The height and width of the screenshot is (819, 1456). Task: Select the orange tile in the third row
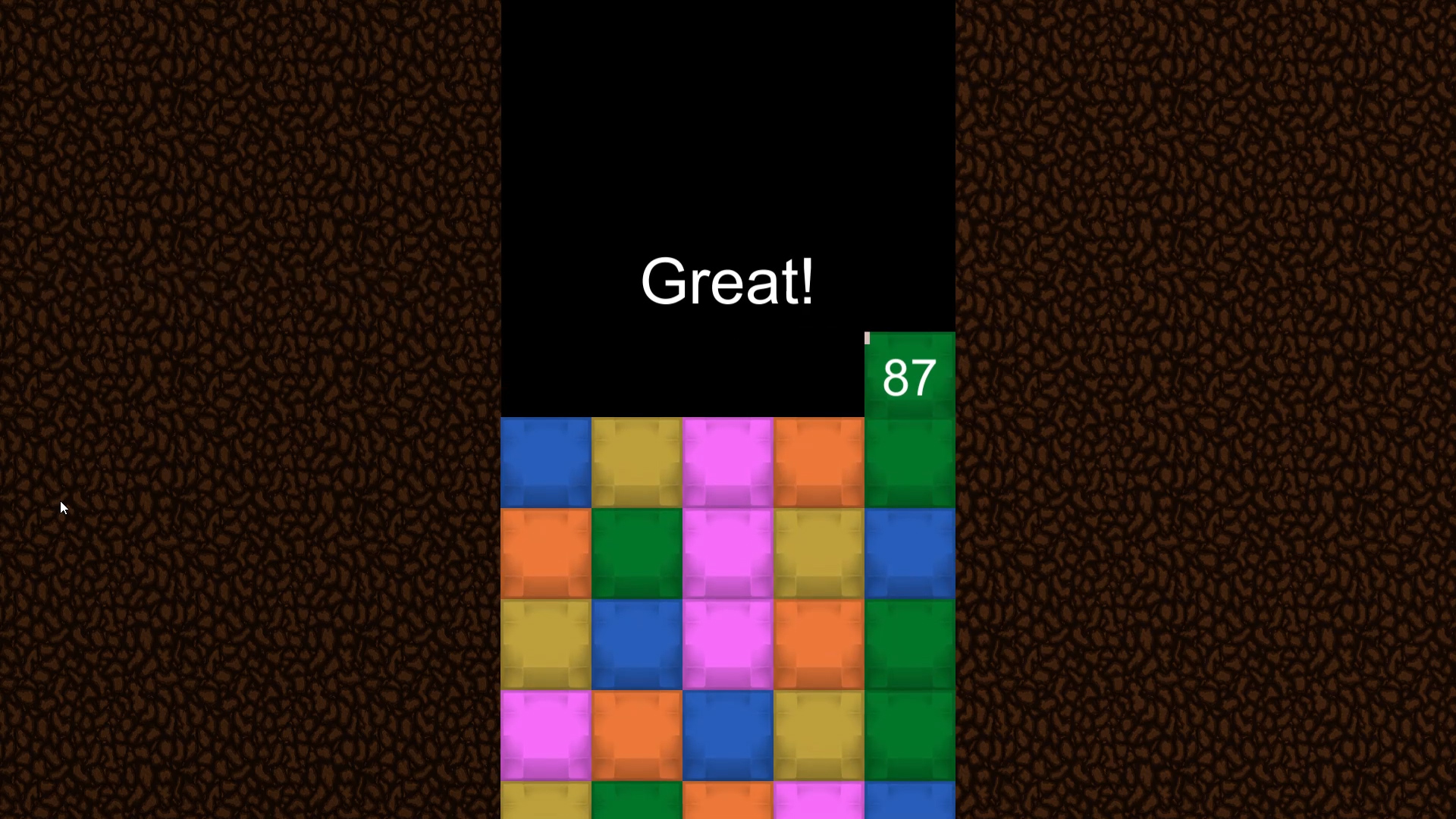817,643
